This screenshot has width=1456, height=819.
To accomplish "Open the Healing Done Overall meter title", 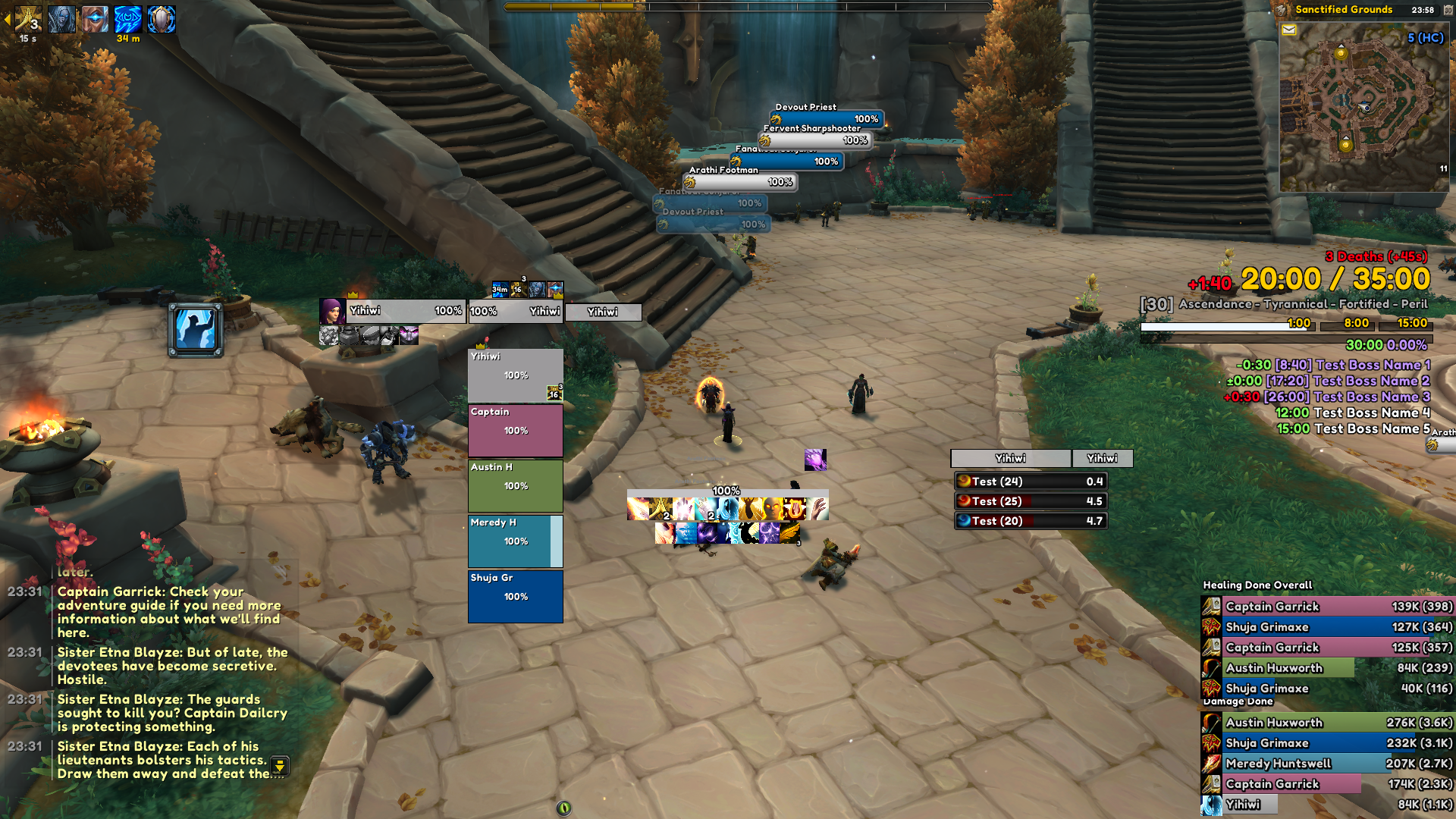I will coord(1257,585).
